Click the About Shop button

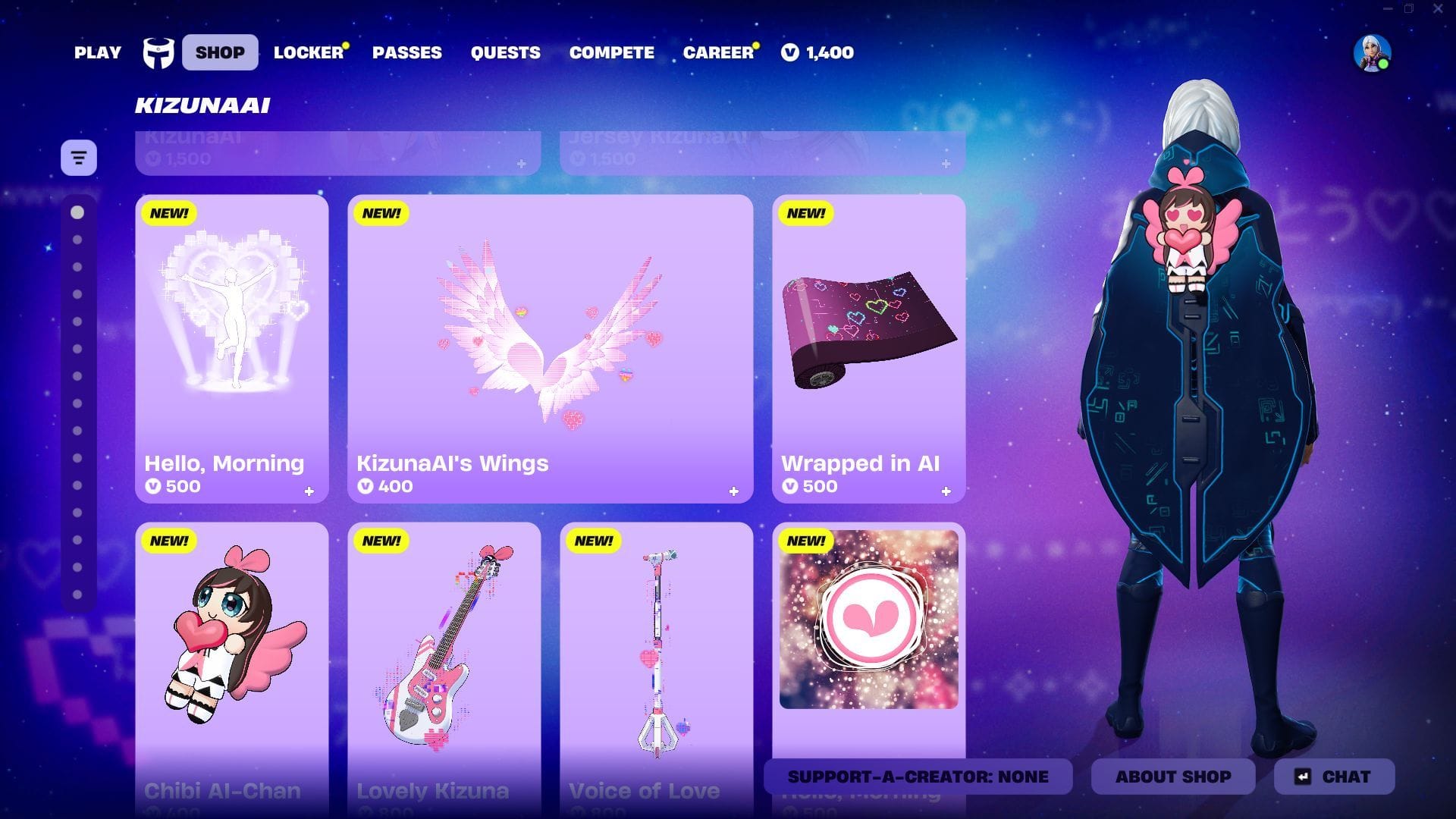click(1172, 777)
